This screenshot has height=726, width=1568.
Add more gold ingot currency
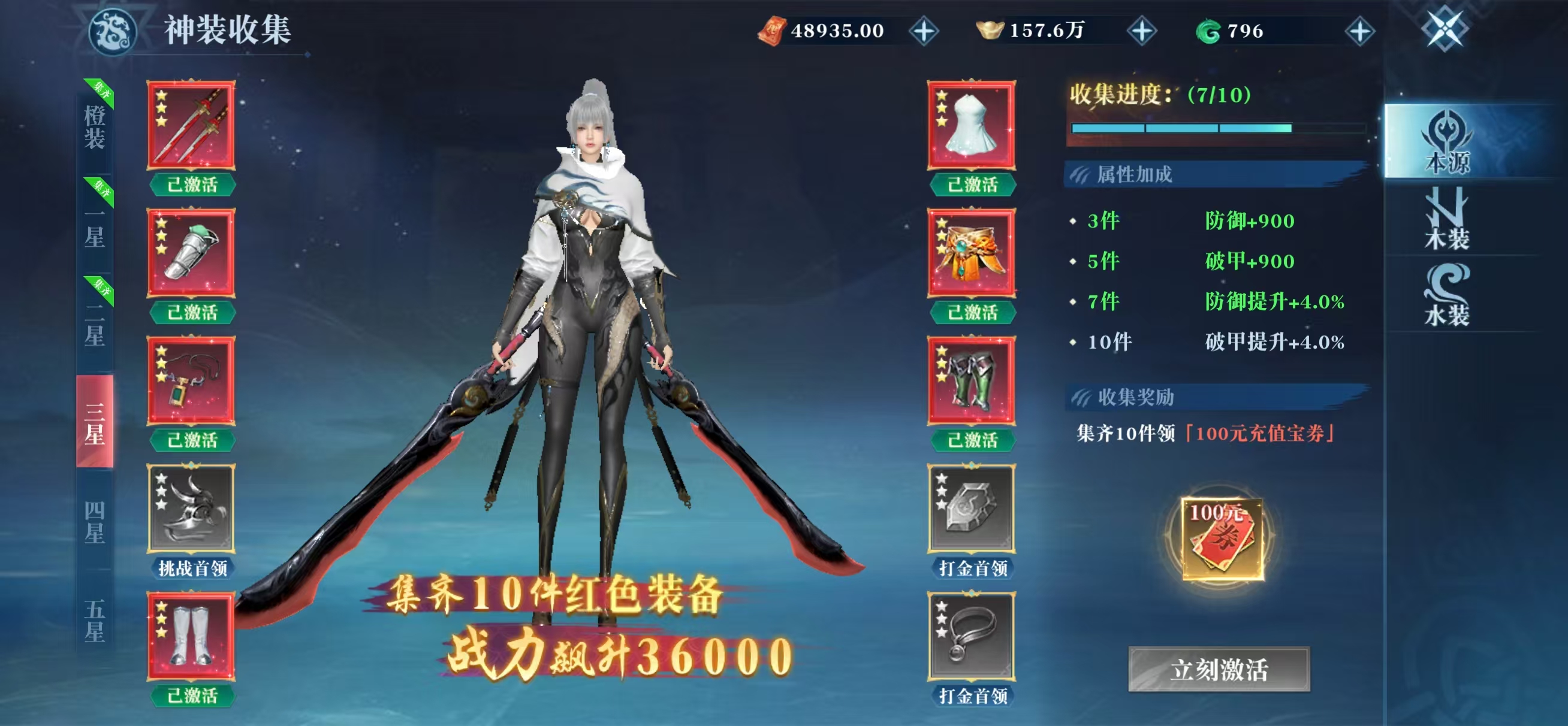(1142, 31)
